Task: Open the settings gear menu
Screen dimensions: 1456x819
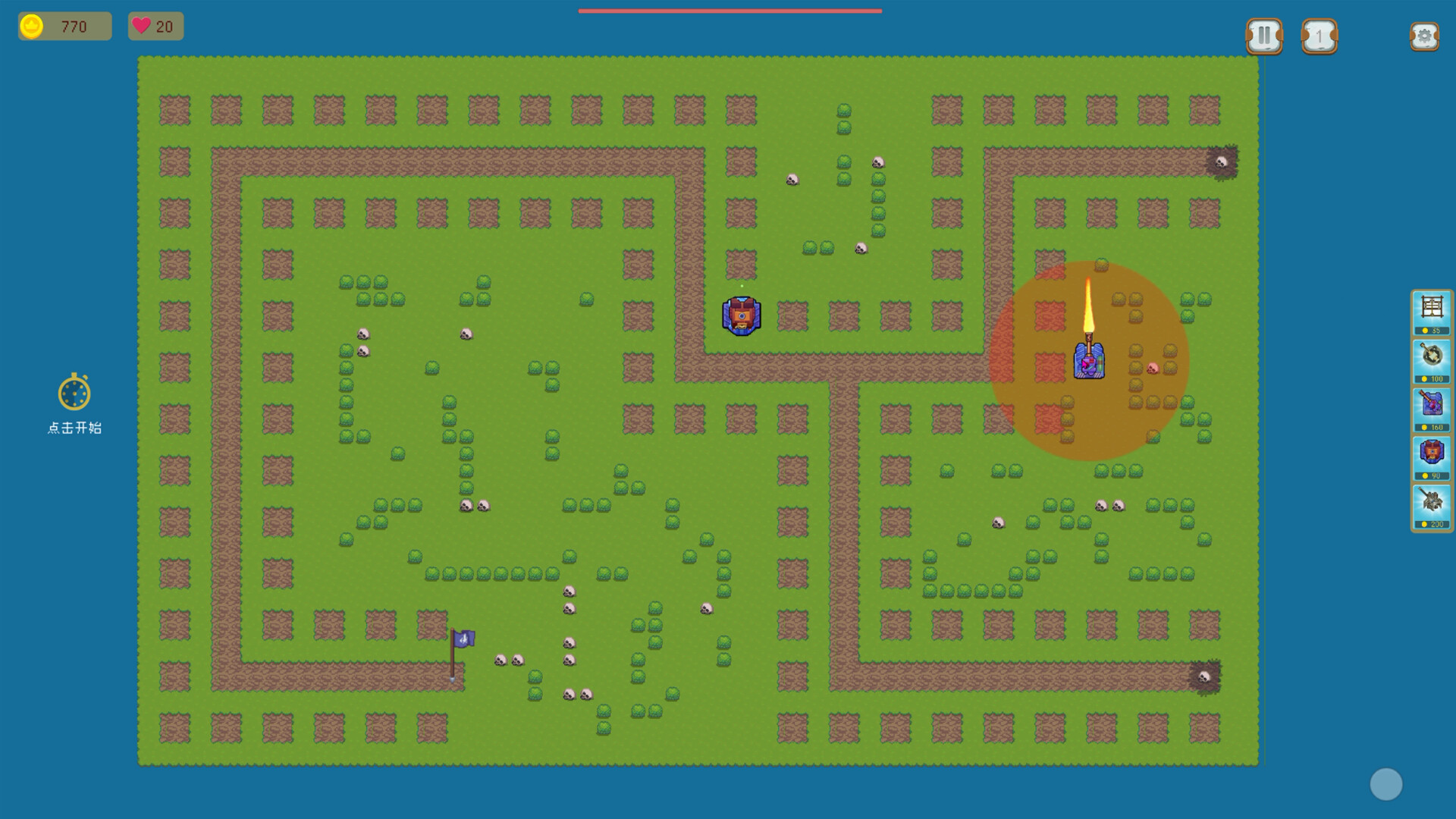Action: [x=1425, y=35]
